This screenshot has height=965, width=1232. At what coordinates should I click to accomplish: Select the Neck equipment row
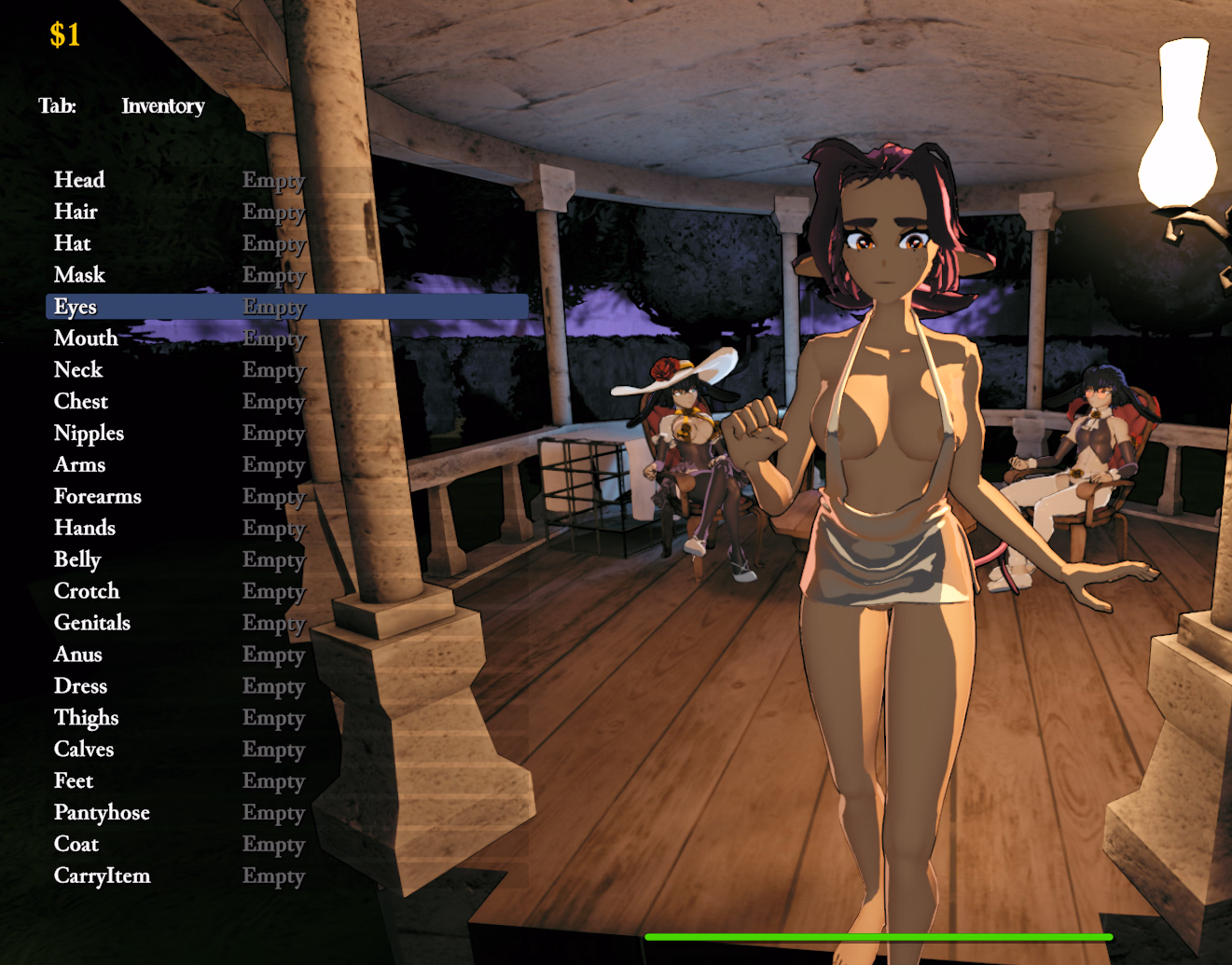point(78,370)
